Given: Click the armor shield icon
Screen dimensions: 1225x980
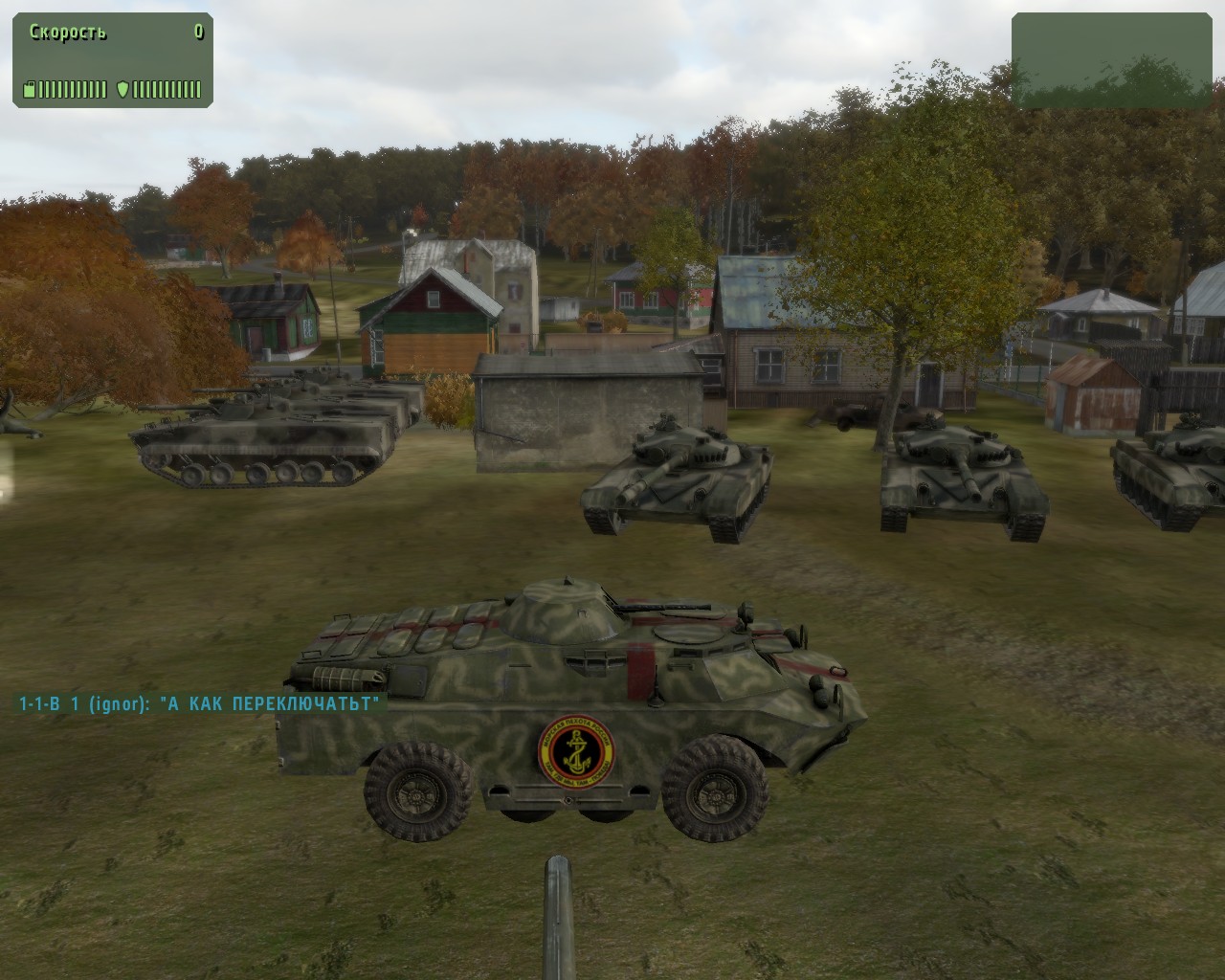Looking at the screenshot, I should pyautogui.click(x=122, y=90).
